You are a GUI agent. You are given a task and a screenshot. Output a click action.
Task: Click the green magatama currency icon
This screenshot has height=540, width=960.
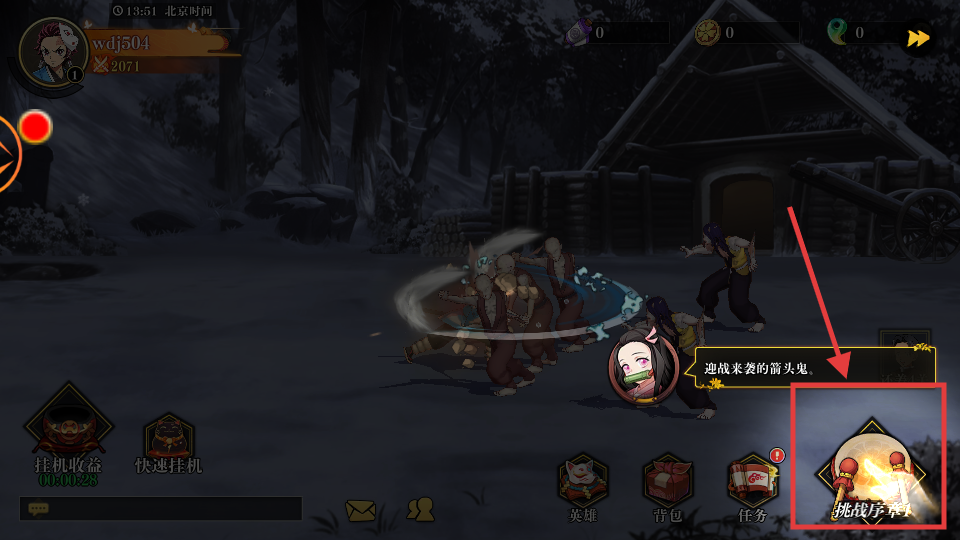pos(837,33)
